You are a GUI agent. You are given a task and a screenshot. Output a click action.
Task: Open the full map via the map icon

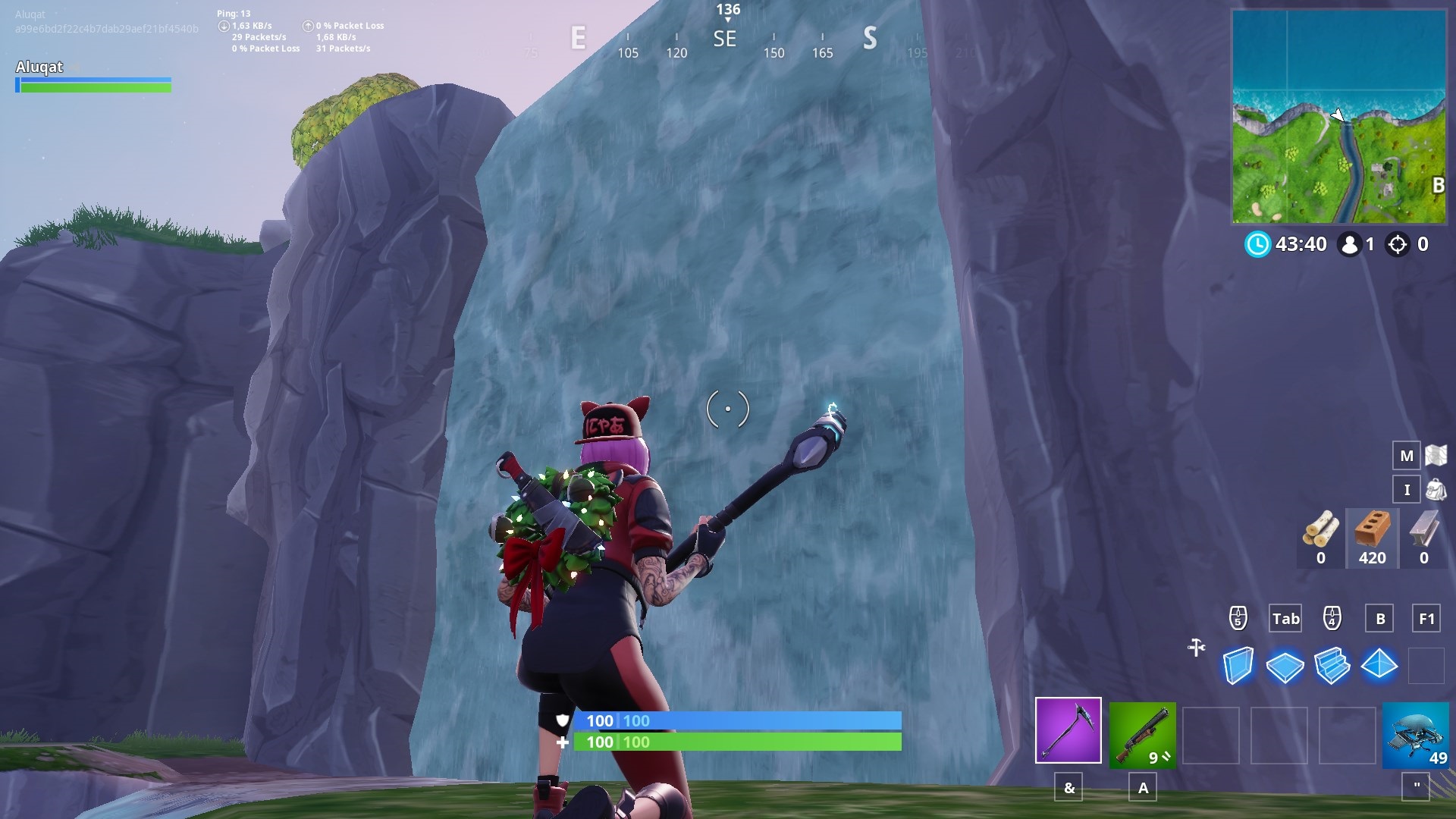click(1436, 455)
